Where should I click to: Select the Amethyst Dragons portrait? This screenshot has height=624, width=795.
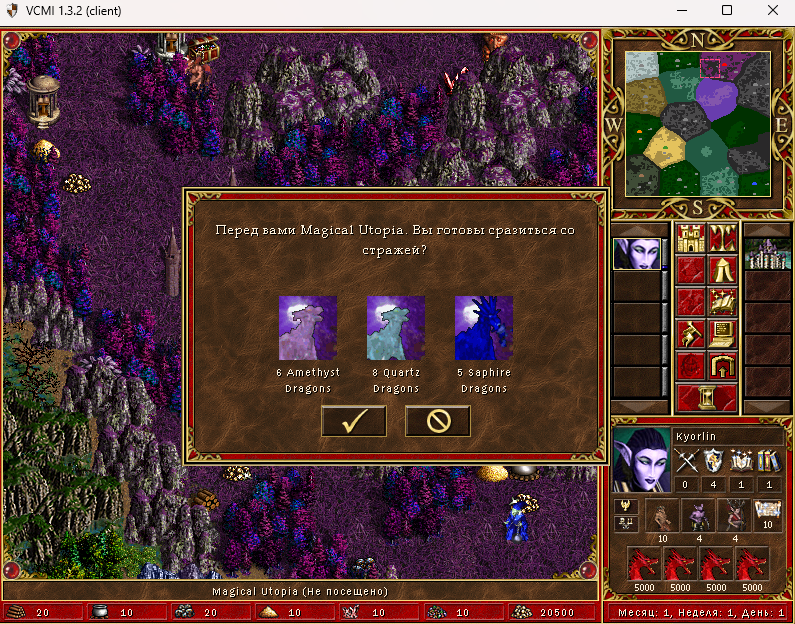(308, 327)
